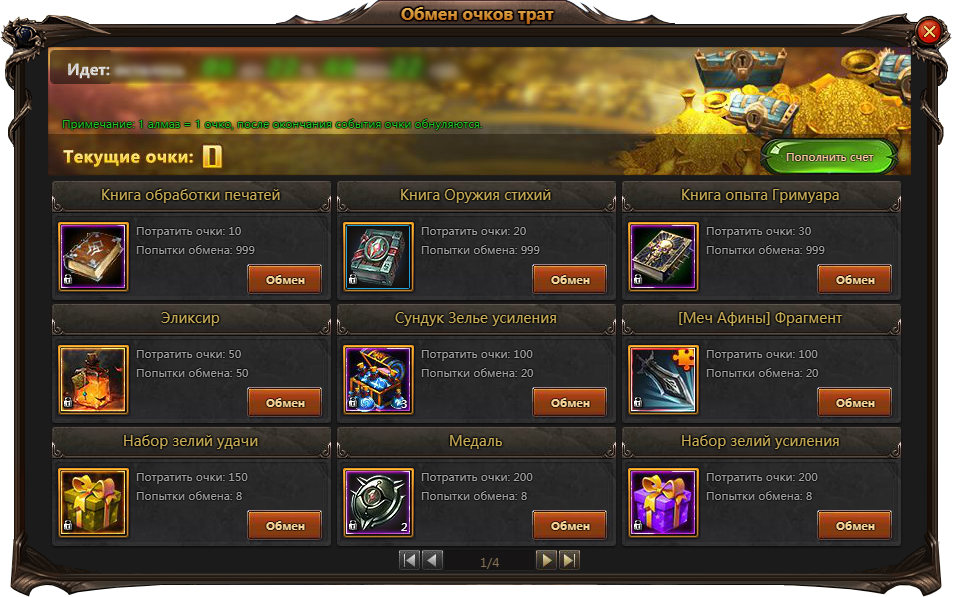Select the Эликсир potion icon
The width and height of the screenshot is (954, 597).
[93, 380]
